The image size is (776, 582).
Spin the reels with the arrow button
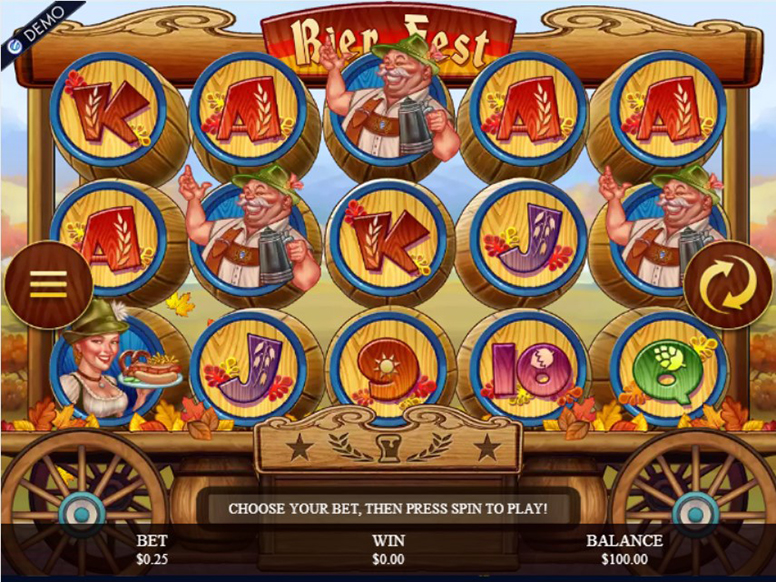pos(727,285)
